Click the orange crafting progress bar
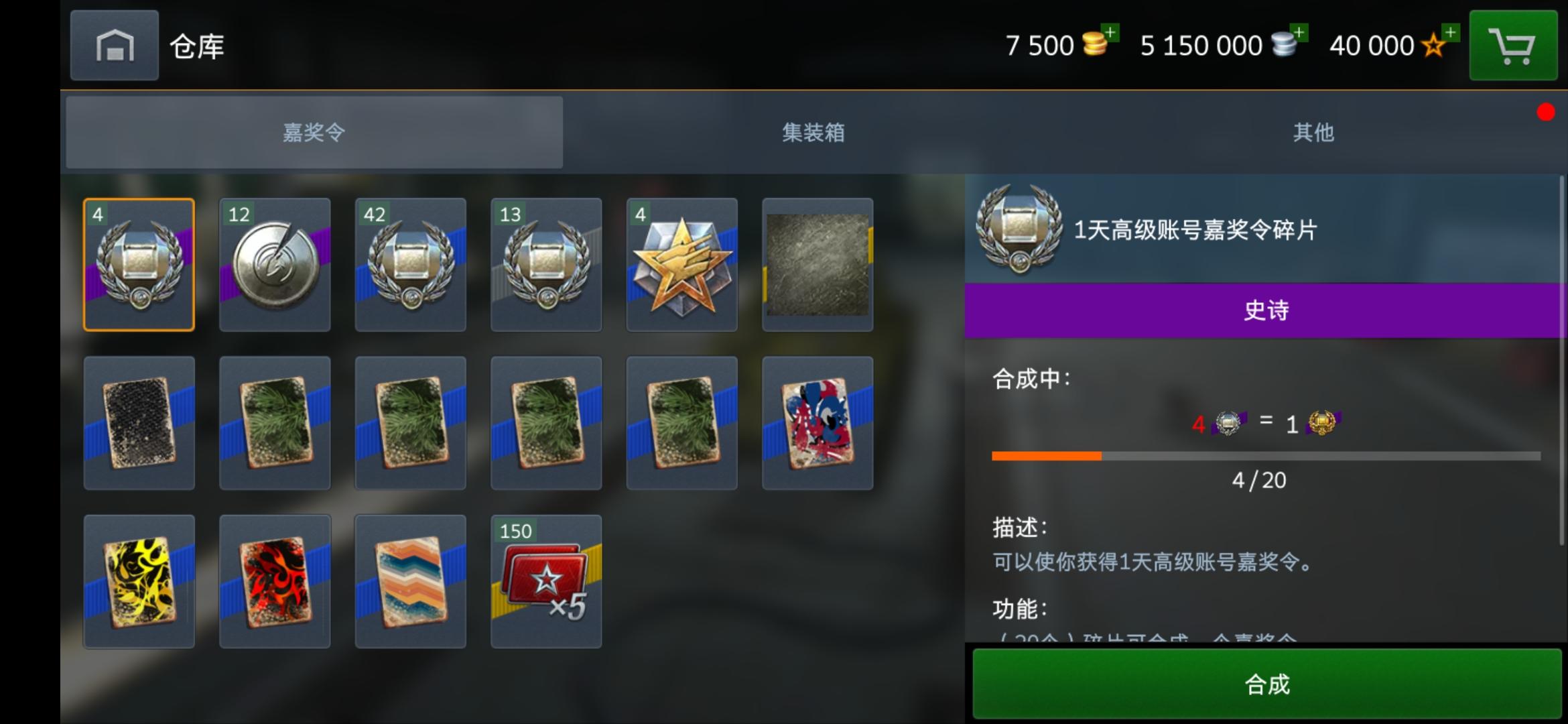 click(x=1045, y=456)
